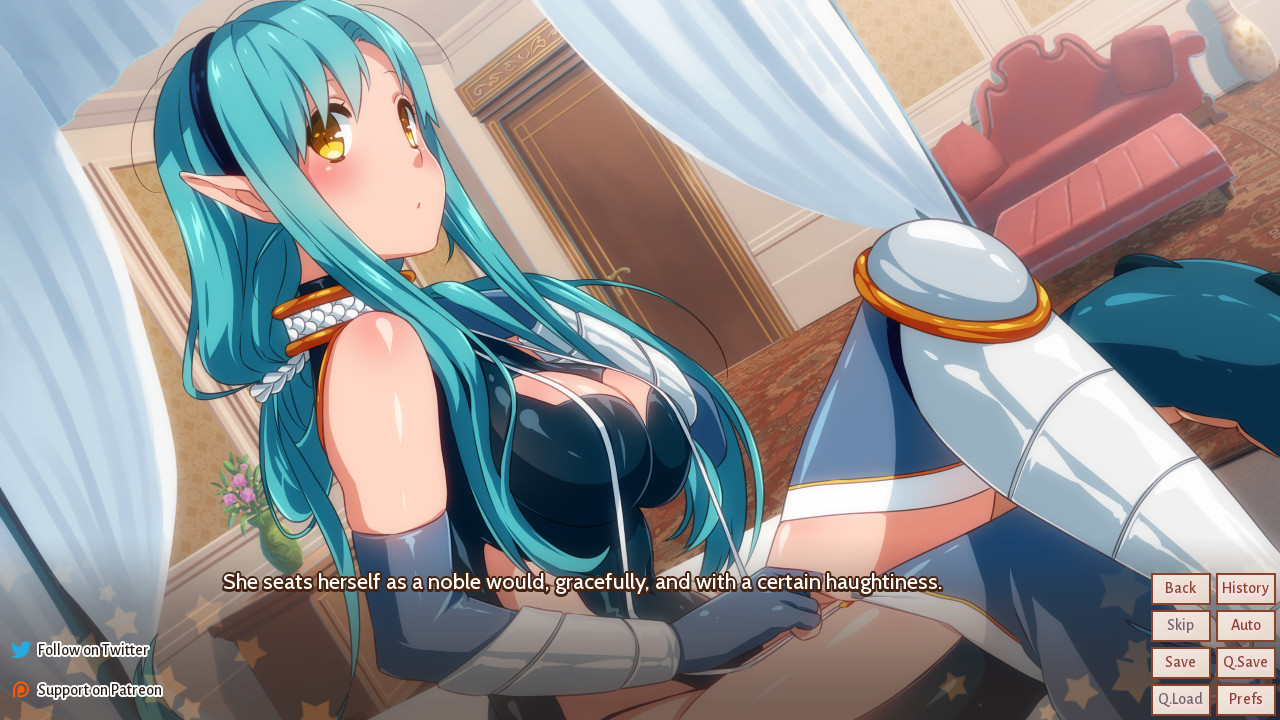Click the Twitter bird icon
This screenshot has height=720, width=1280.
click(20, 649)
